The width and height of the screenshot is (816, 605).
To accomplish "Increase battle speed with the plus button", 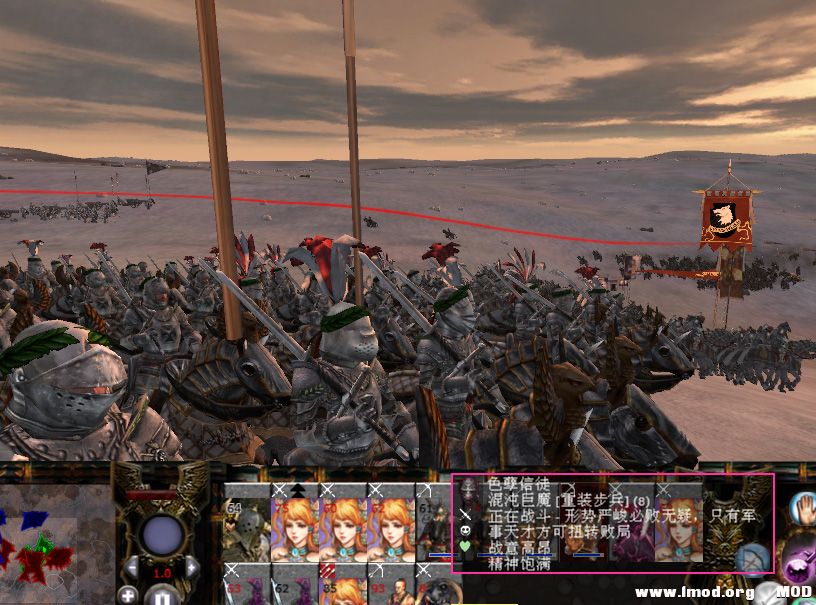I will click(x=192, y=568).
